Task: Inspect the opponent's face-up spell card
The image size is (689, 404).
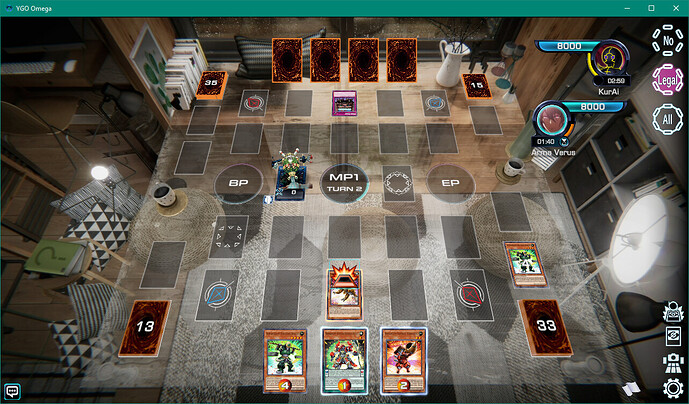Action: pos(344,102)
